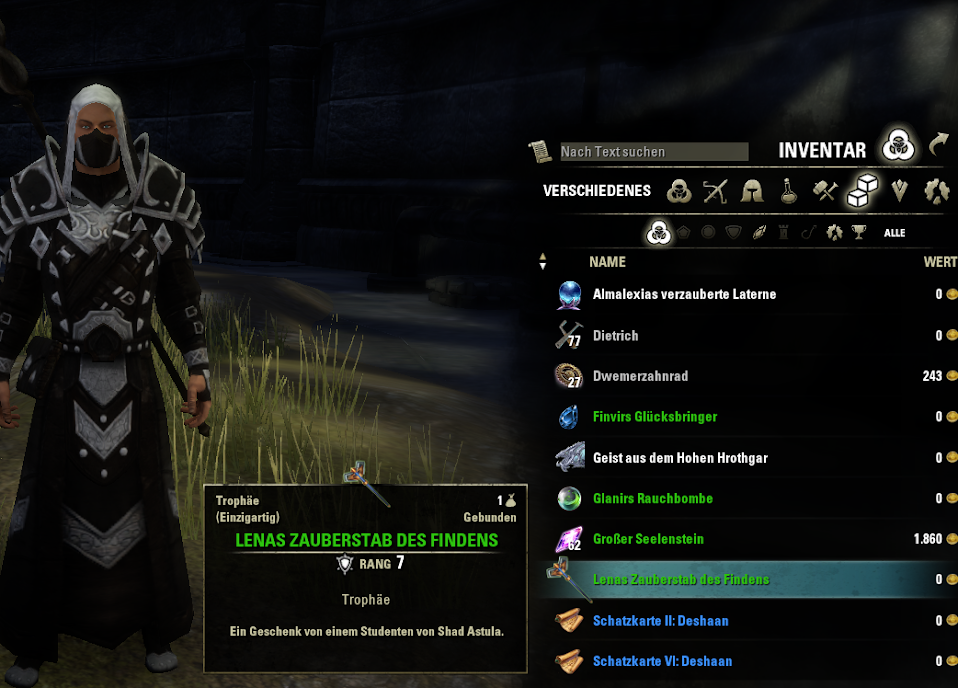Select Schatzkarte VI: Deshaan
The image size is (958, 688).
(660, 661)
